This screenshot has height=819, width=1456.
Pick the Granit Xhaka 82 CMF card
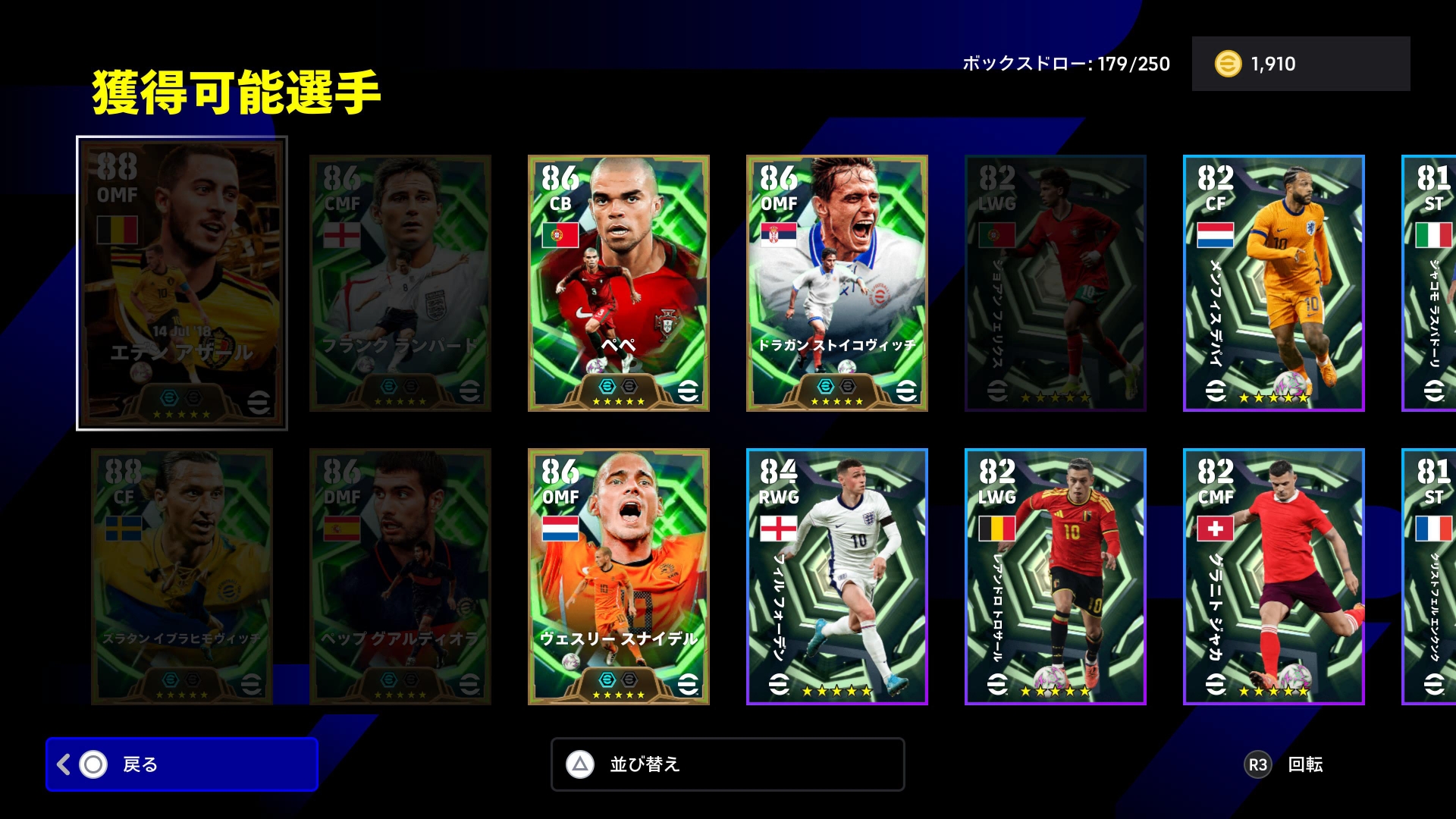(x=1274, y=576)
